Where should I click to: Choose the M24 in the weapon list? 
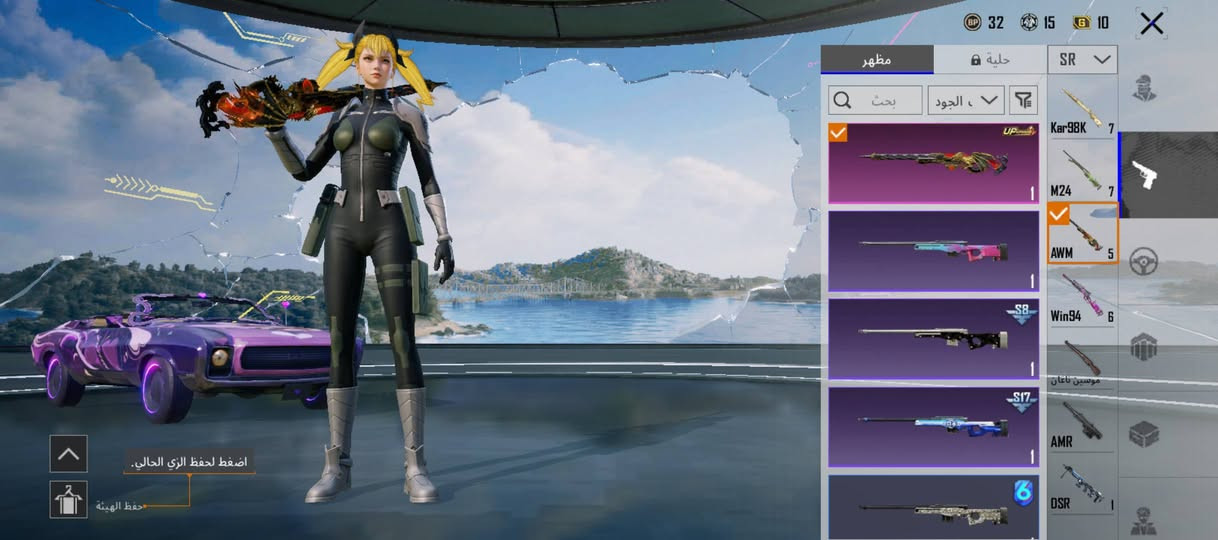coord(1083,170)
